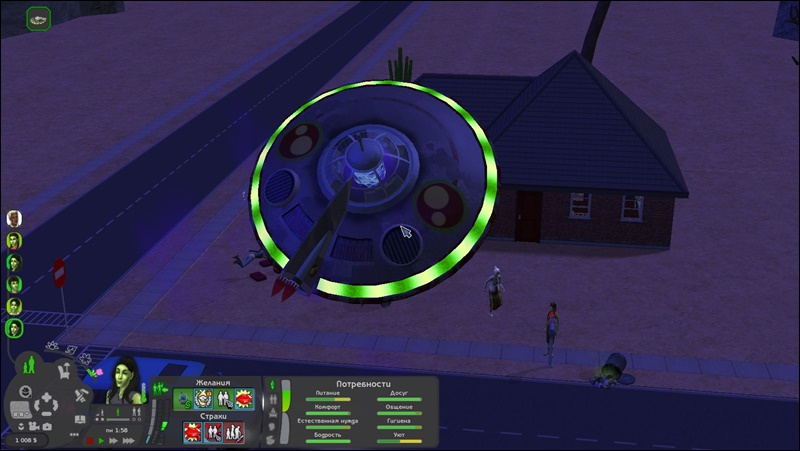Pause the game with red button
The width and height of the screenshot is (800, 451).
point(90,439)
